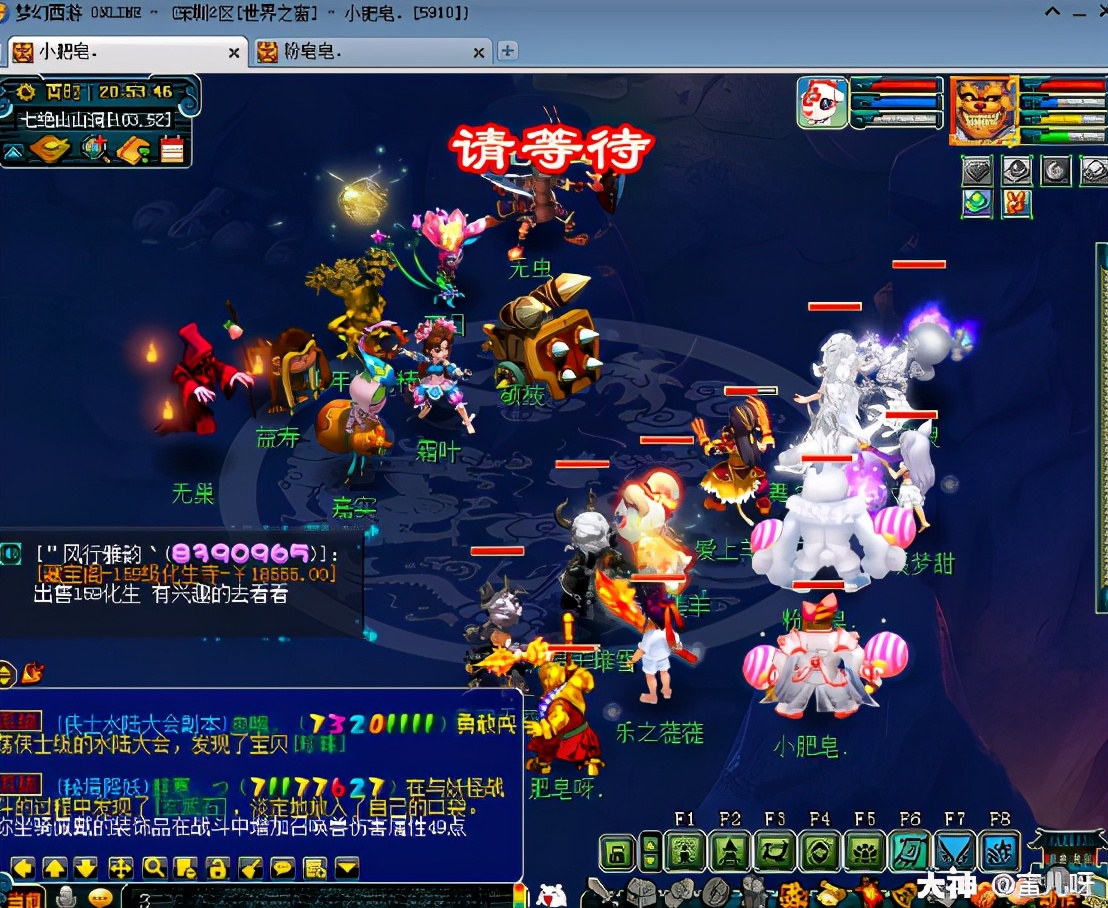The height and width of the screenshot is (908, 1108).
Task: Open the calendar icon under the location panel
Action: (172, 150)
